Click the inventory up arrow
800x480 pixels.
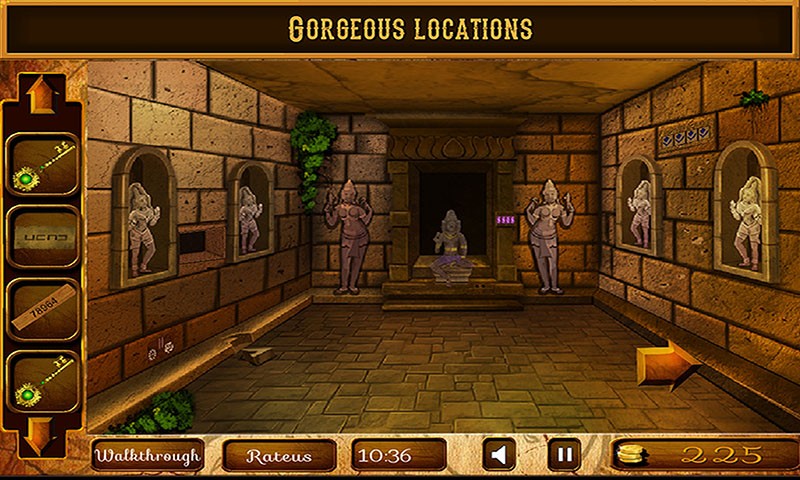[42, 94]
